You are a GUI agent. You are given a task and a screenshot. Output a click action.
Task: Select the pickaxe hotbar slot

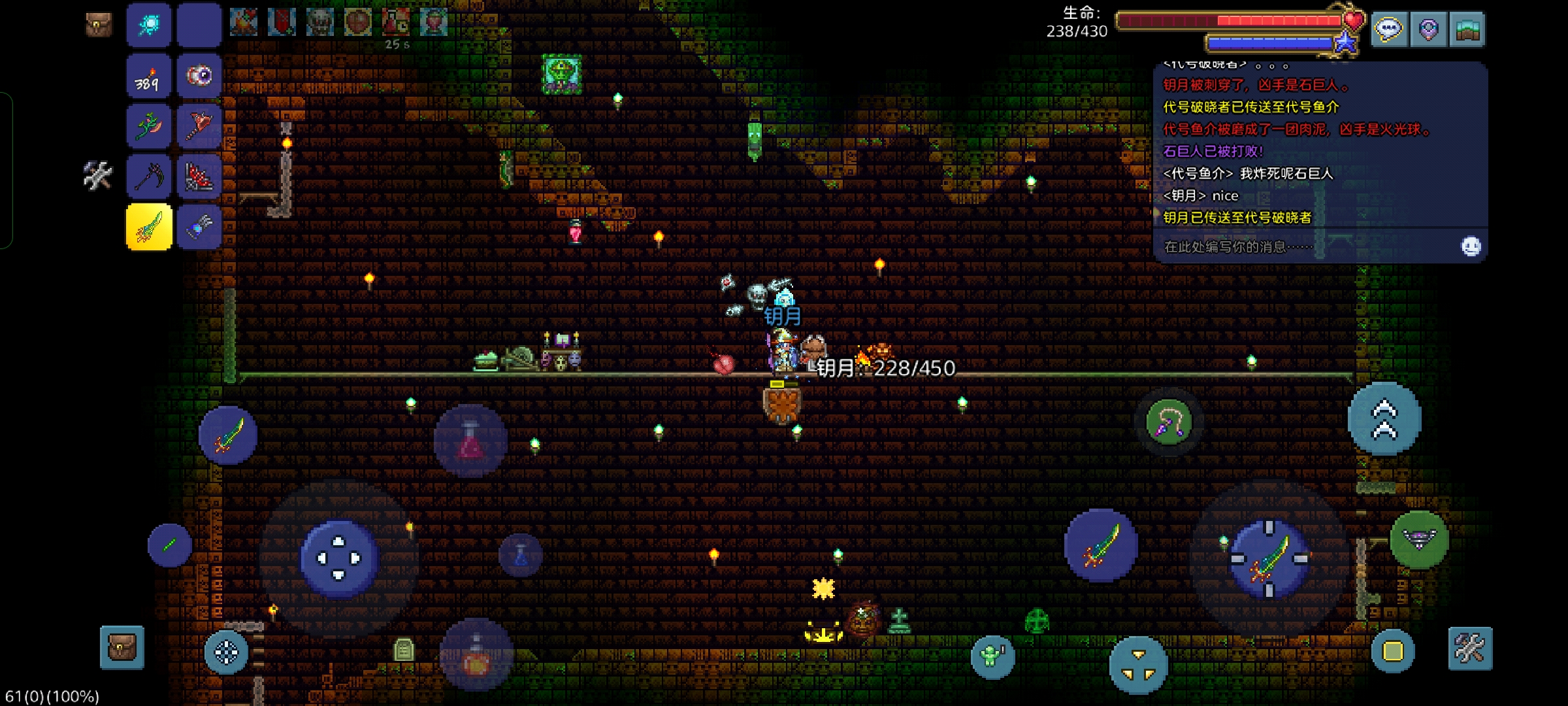pyautogui.click(x=149, y=176)
